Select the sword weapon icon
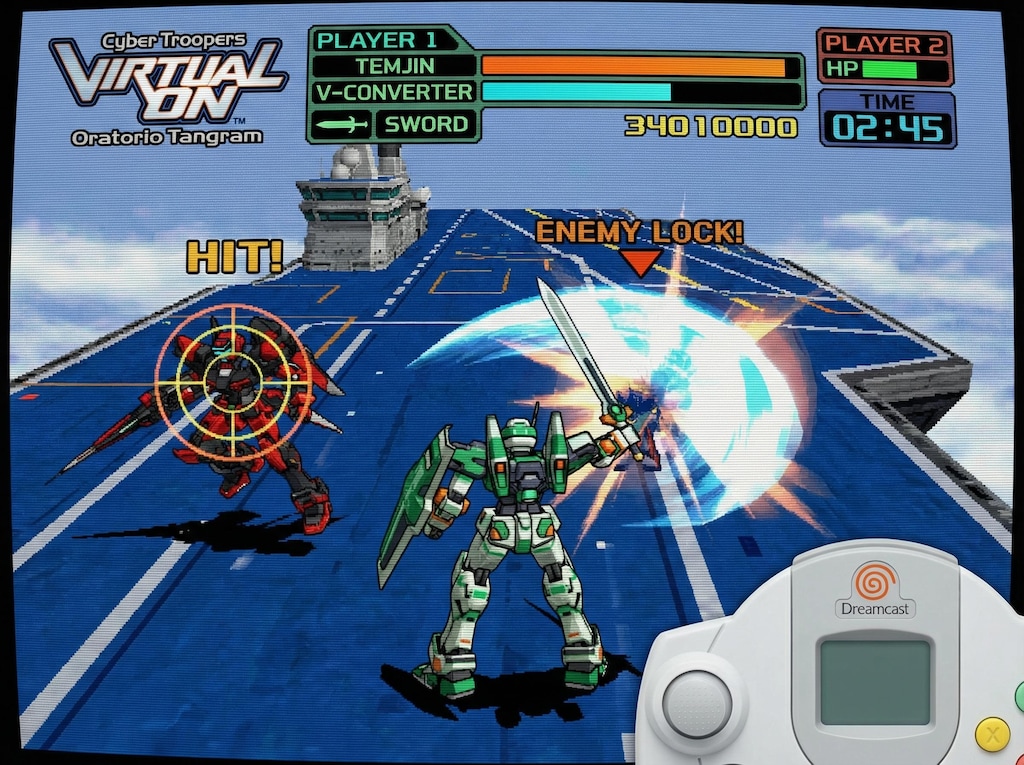The image size is (1024, 765). point(341,125)
